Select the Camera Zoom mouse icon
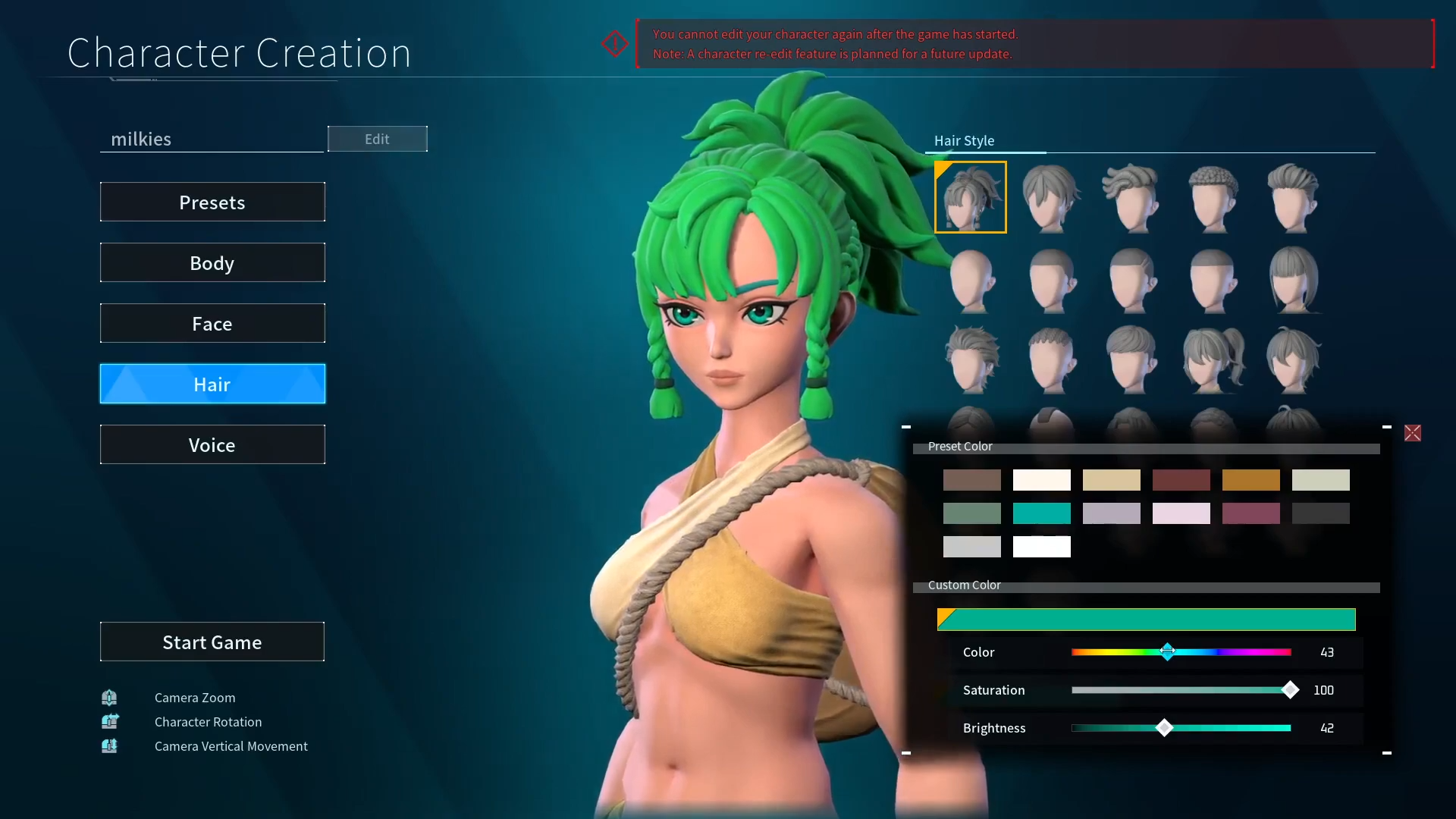 click(x=110, y=697)
